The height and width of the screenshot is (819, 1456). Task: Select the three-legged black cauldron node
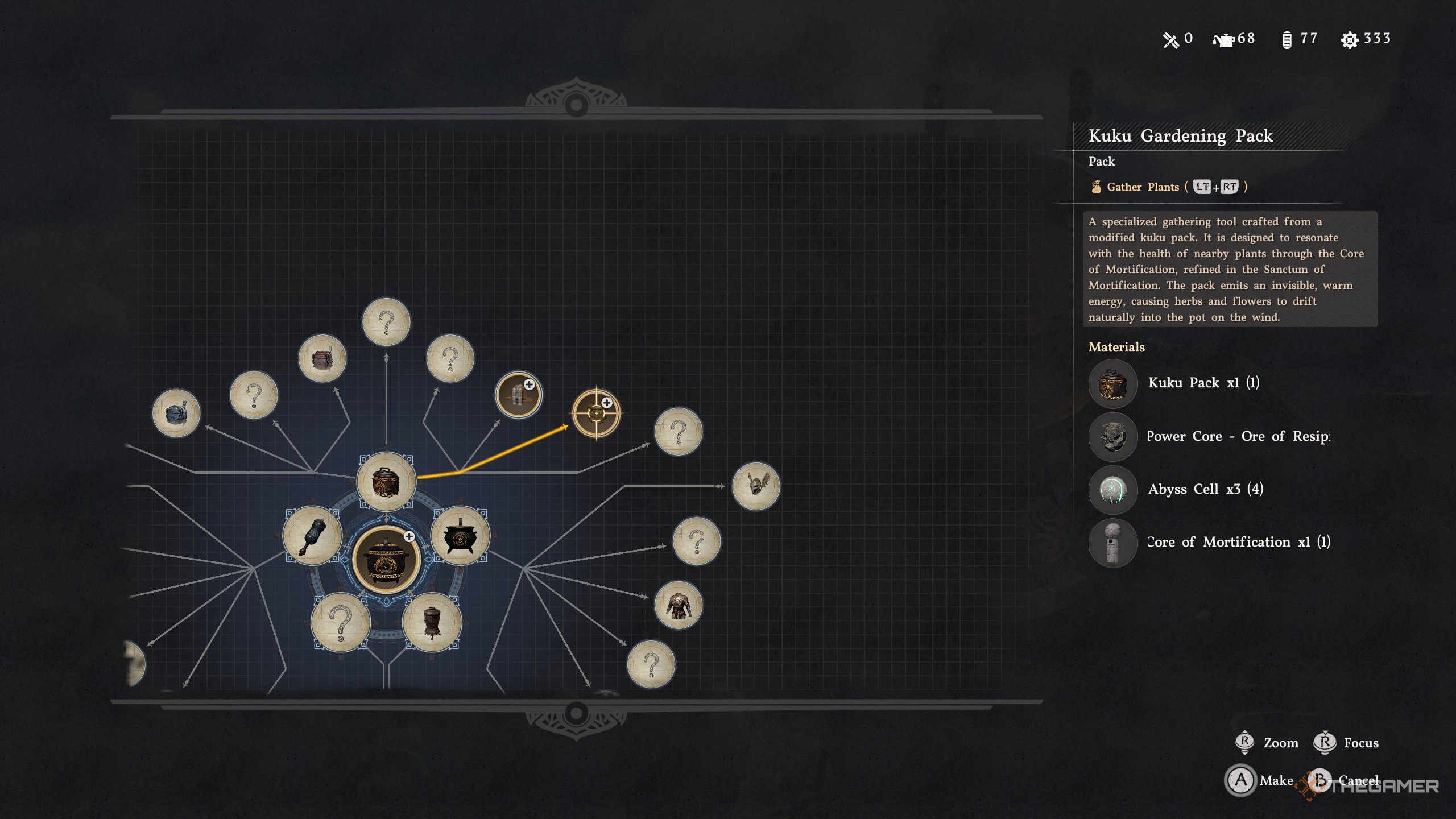[460, 535]
